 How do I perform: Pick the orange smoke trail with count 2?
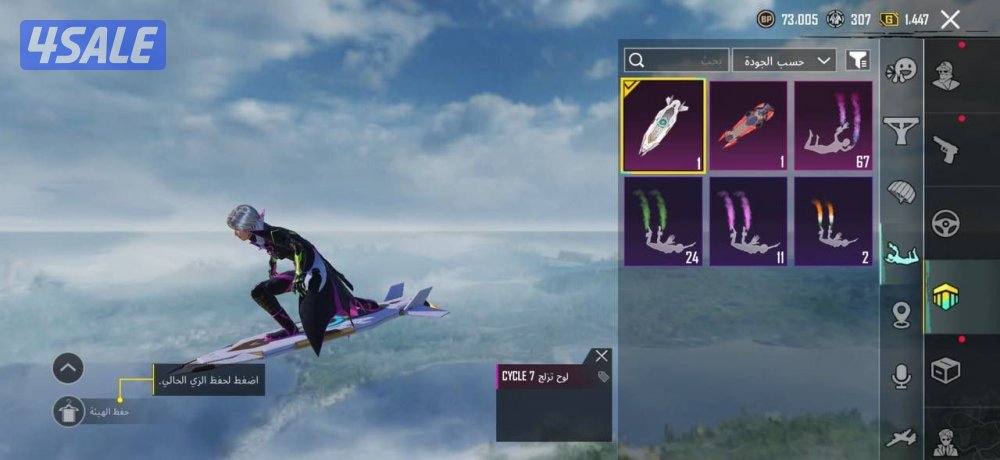point(833,221)
